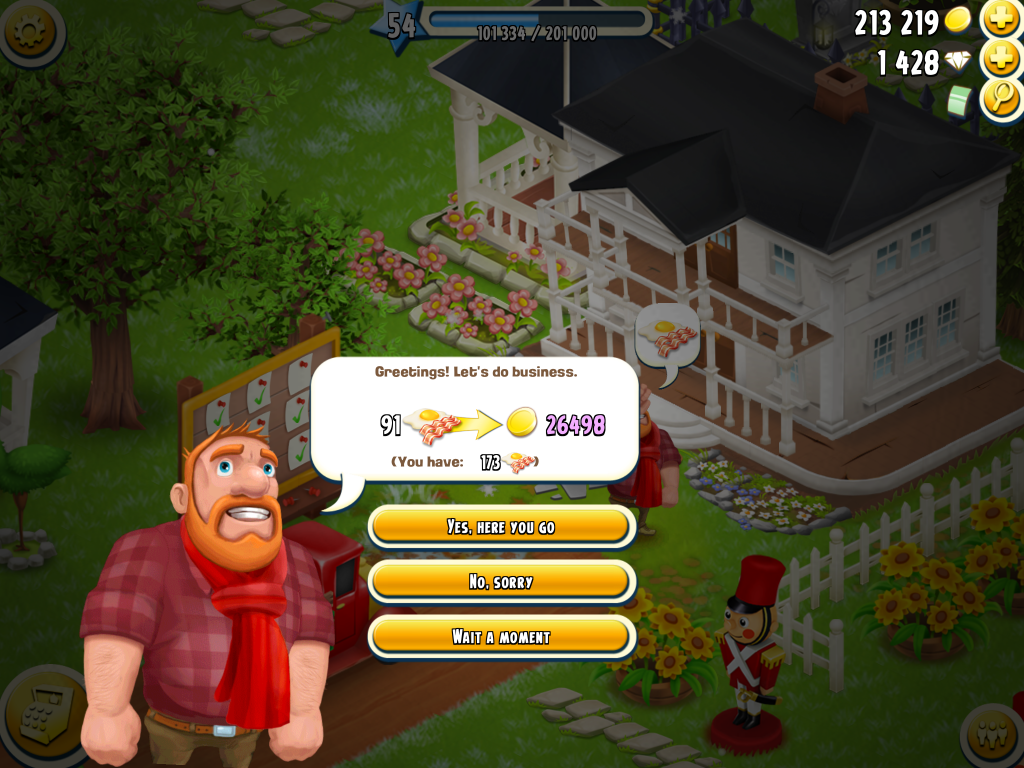The height and width of the screenshot is (768, 1024).
Task: Open the gear settings menu
Action: pyautogui.click(x=30, y=30)
